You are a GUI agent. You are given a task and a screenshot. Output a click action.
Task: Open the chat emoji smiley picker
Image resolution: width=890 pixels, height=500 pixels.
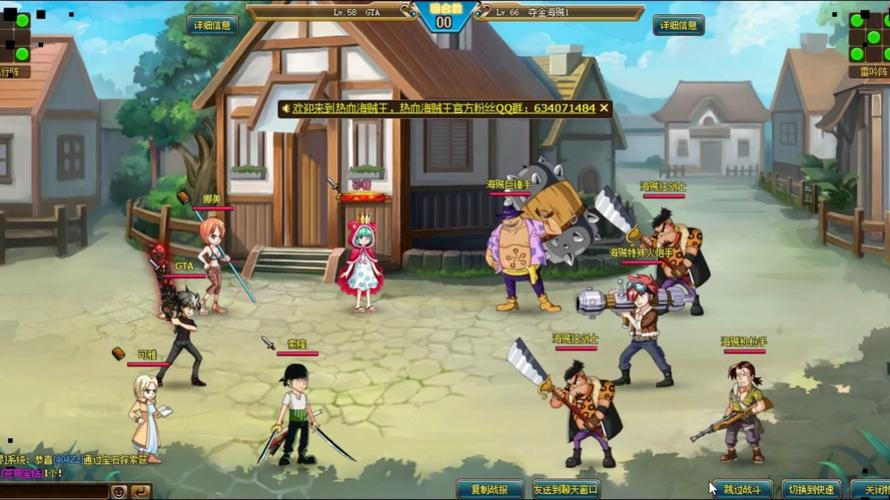pyautogui.click(x=119, y=492)
